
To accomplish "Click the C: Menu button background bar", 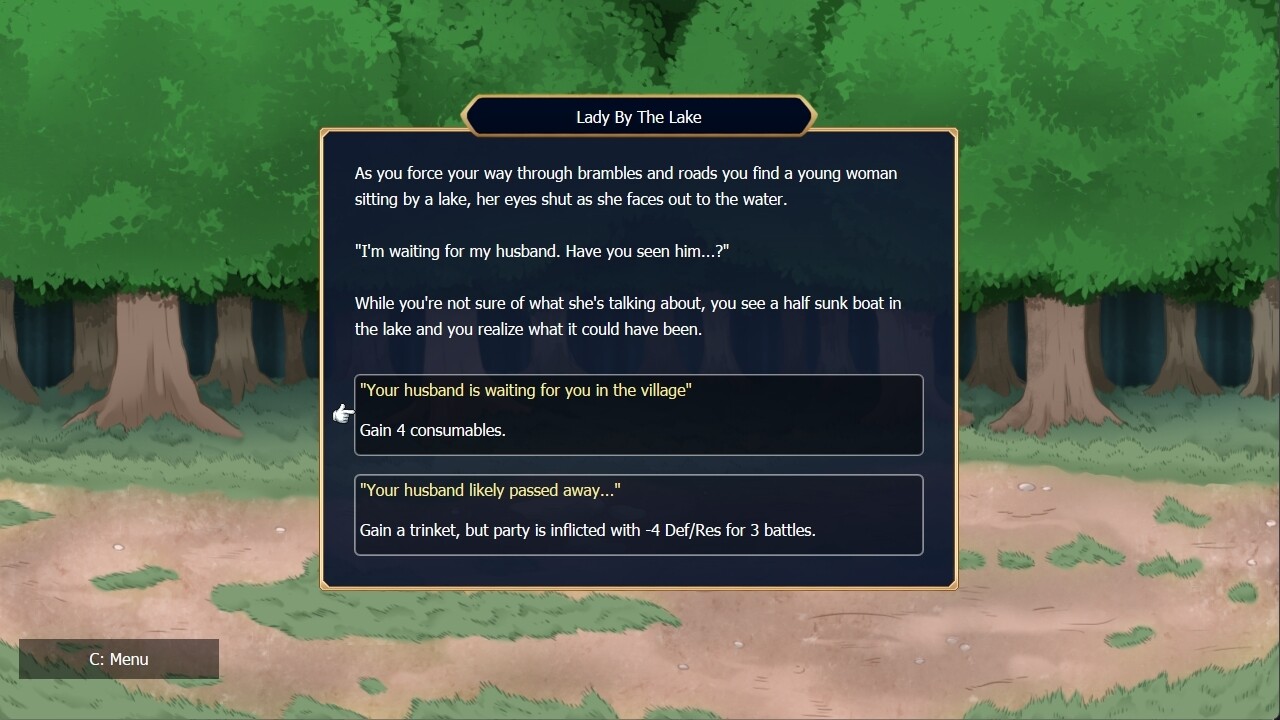I will coord(118,659).
